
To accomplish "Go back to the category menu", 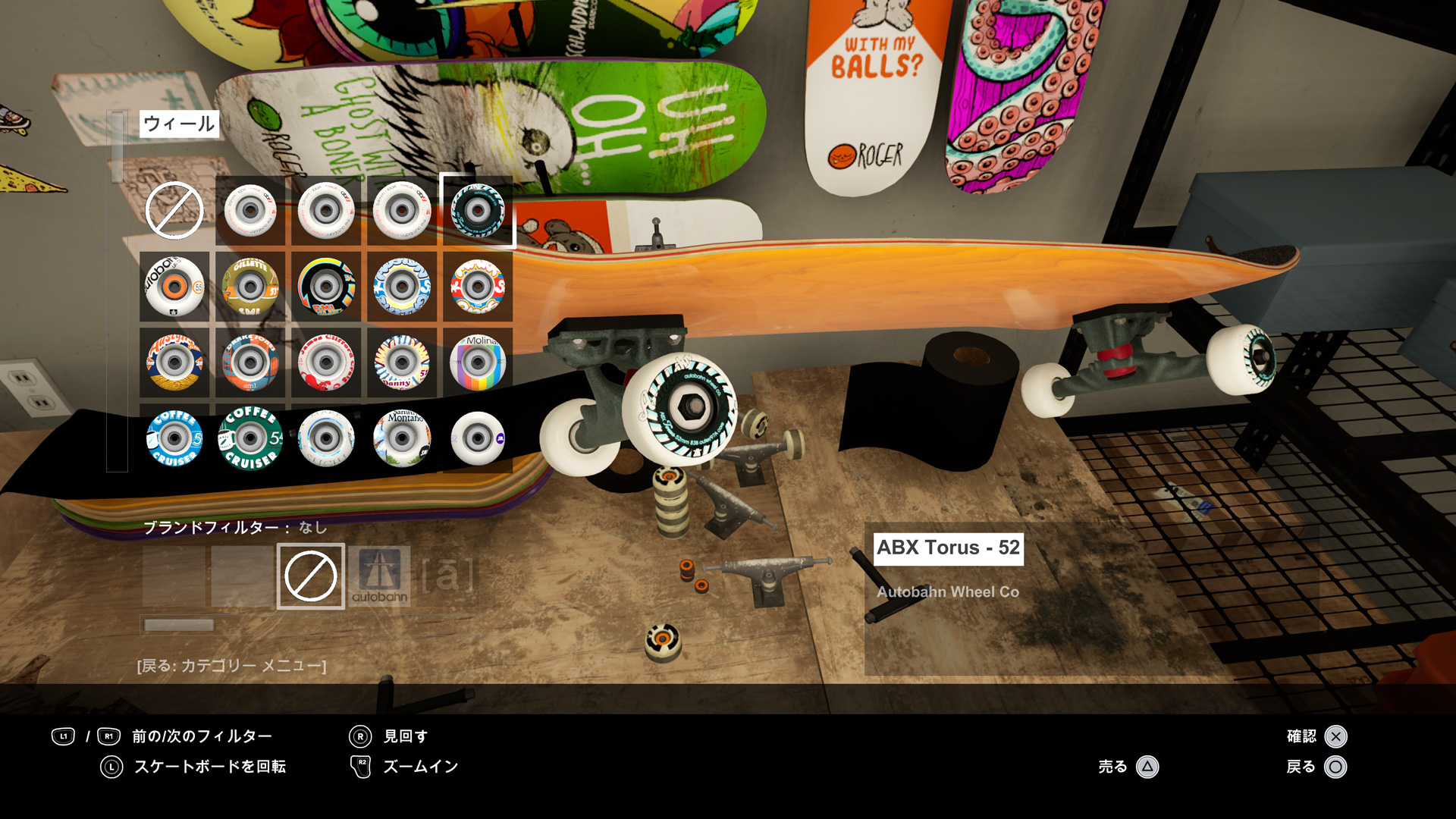I will coord(231,666).
